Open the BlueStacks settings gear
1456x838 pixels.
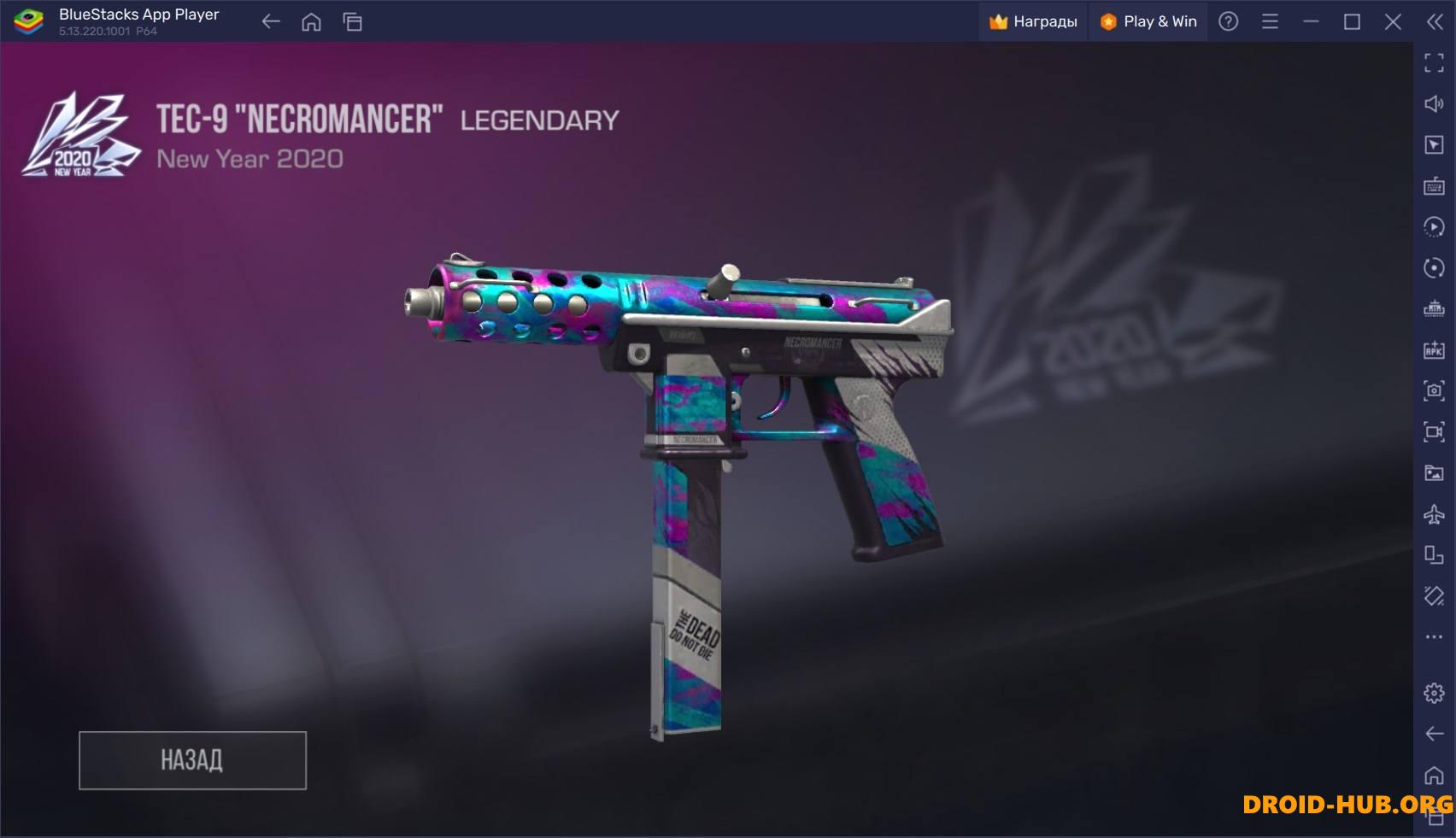tap(1434, 693)
